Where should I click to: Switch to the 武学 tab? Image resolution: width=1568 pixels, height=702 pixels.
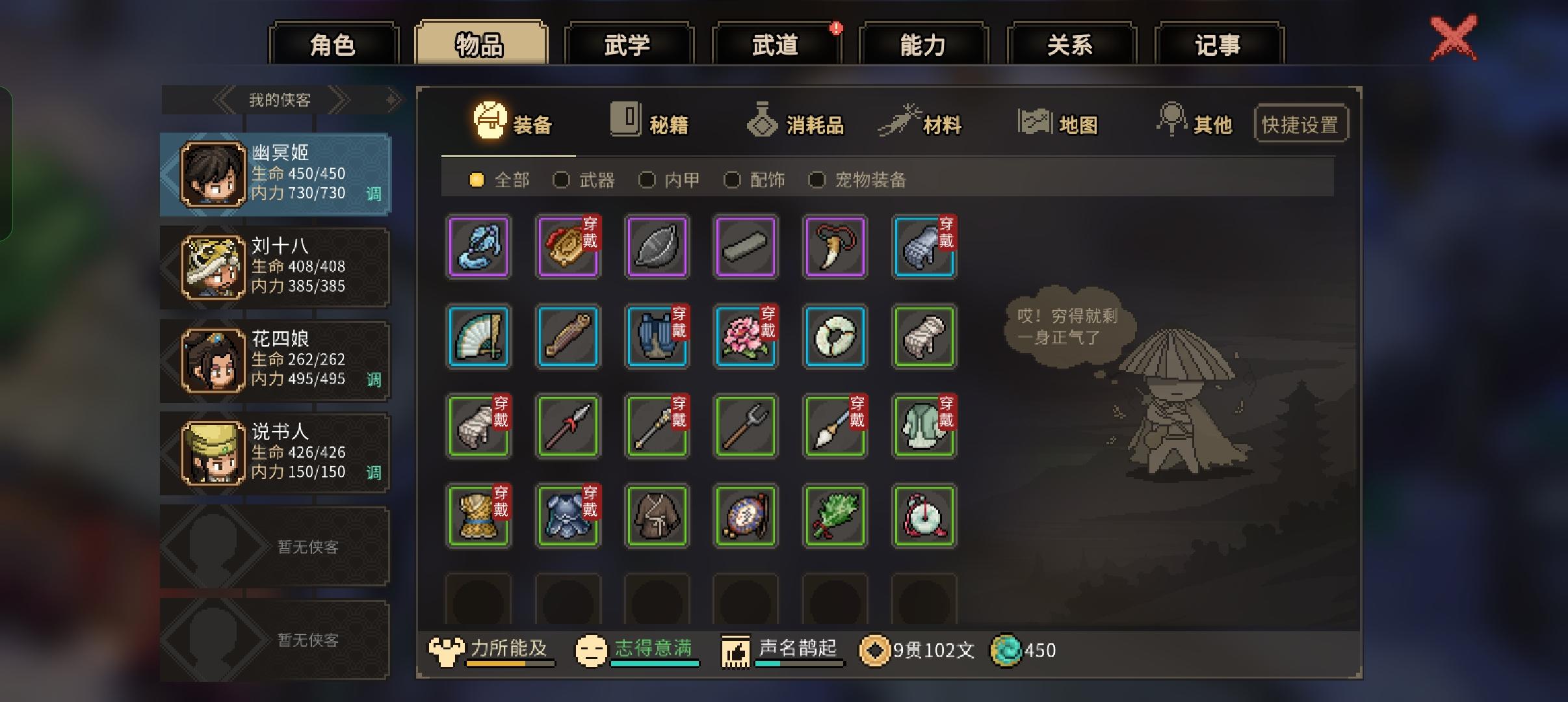[629, 43]
